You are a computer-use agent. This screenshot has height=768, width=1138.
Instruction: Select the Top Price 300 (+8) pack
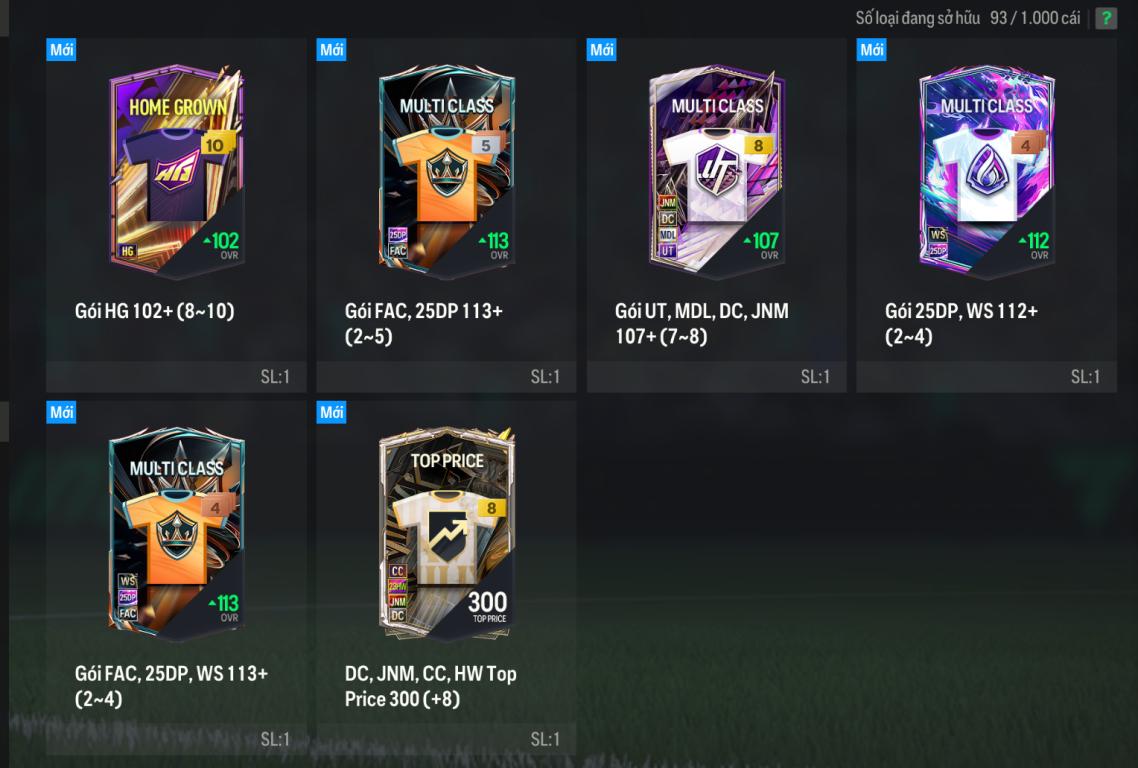(446, 535)
